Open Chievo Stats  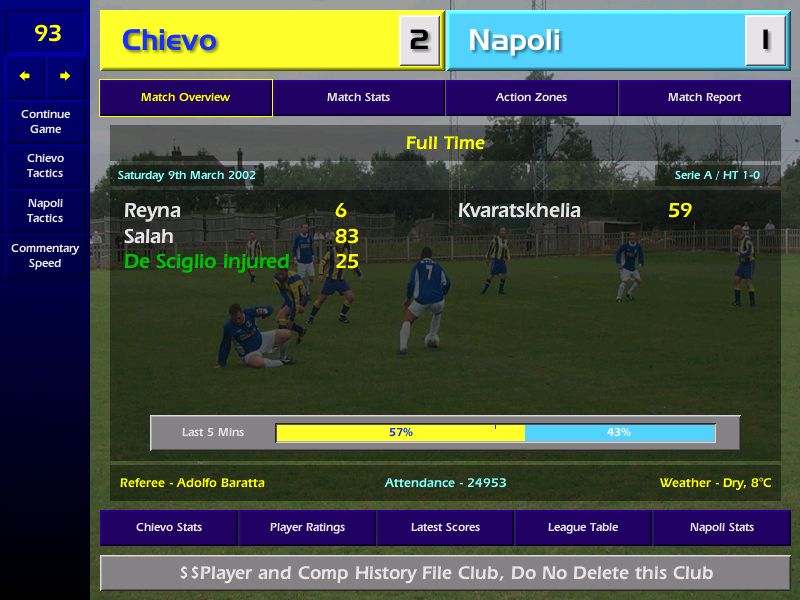coord(169,528)
